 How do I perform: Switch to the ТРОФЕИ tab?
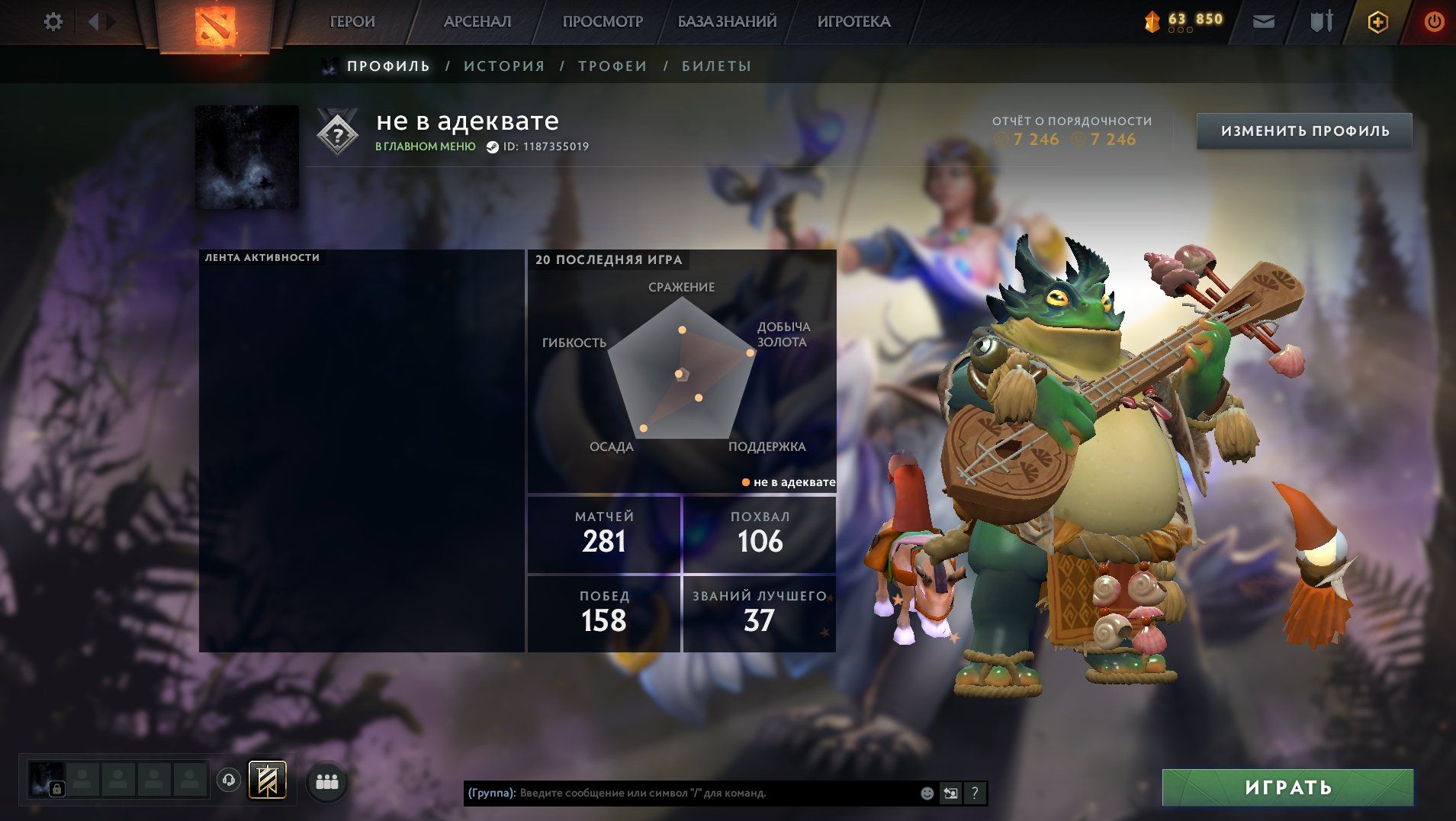[612, 66]
